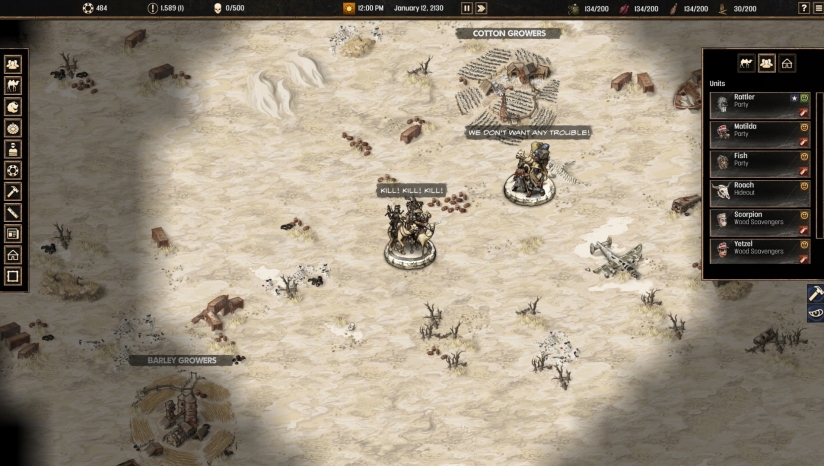
Task: Switch to the units group tab
Action: pos(767,63)
